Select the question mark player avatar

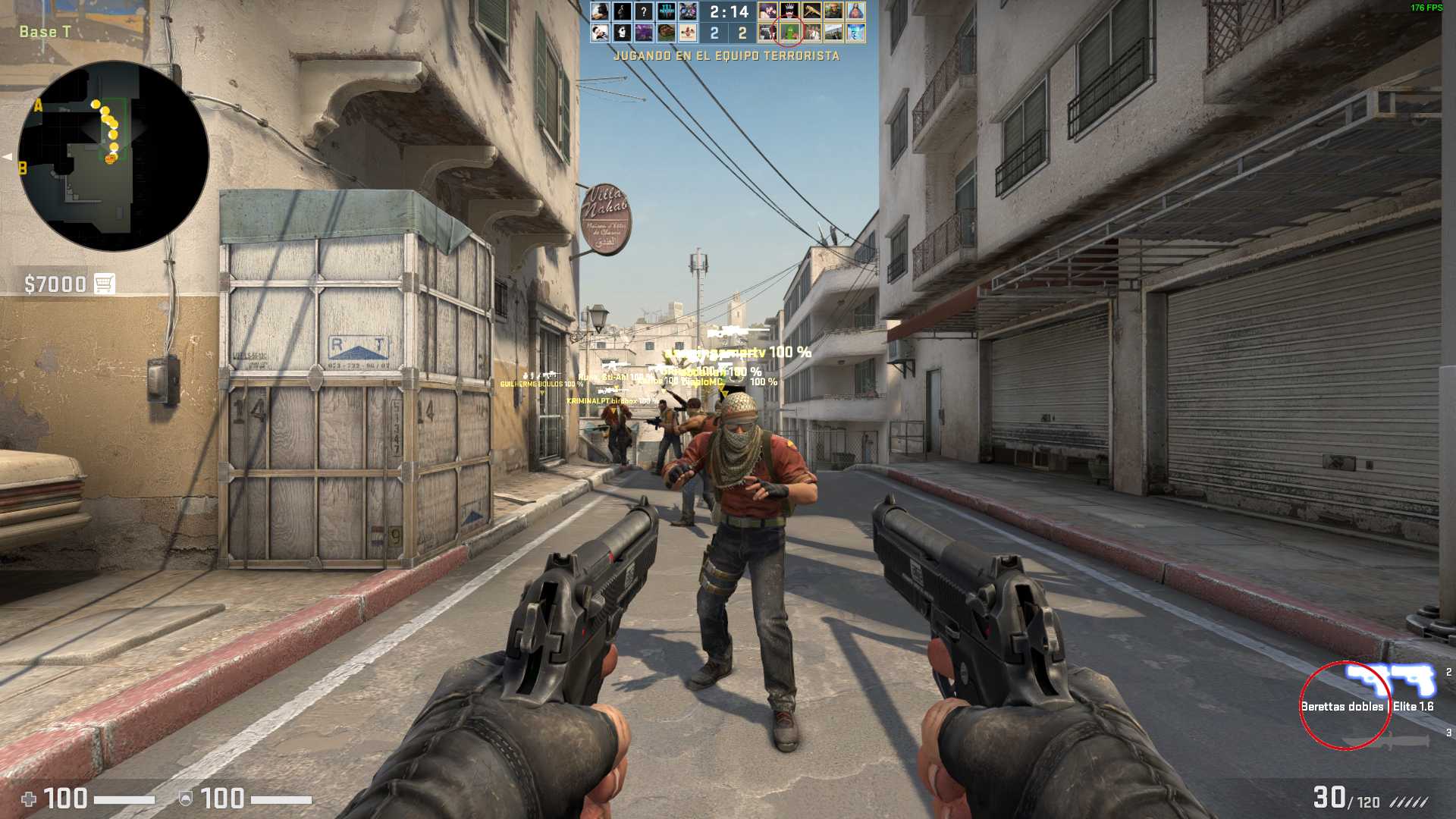pos(644,11)
